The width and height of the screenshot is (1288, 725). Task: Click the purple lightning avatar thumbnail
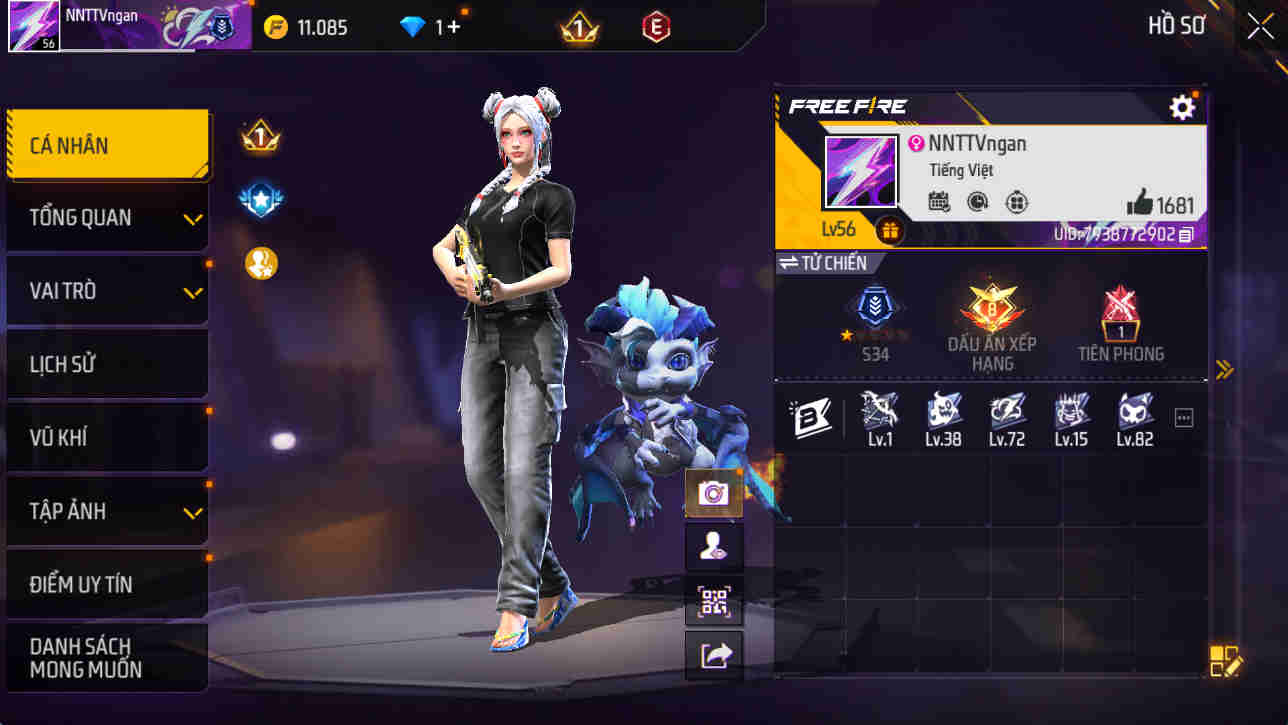860,172
